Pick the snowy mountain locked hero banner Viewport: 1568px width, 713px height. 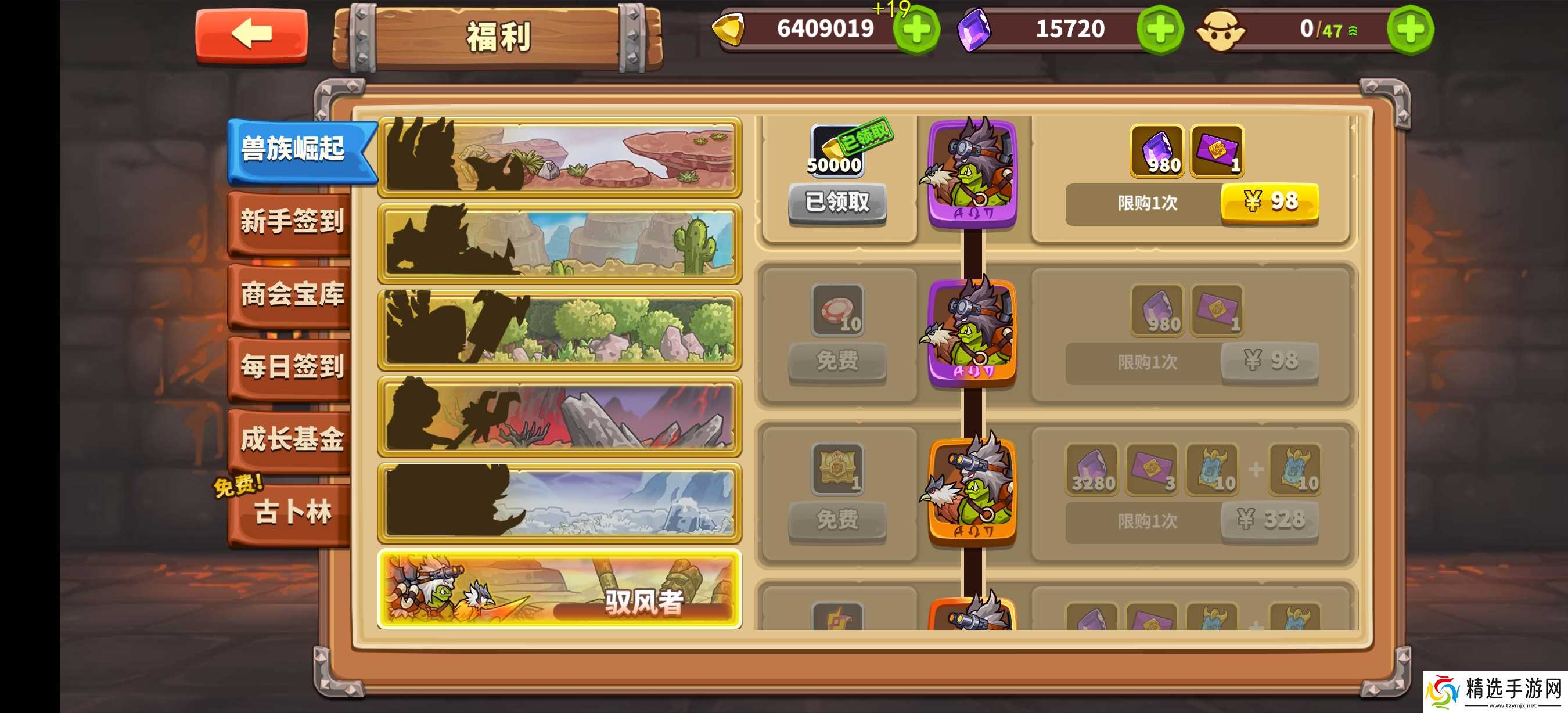point(559,502)
